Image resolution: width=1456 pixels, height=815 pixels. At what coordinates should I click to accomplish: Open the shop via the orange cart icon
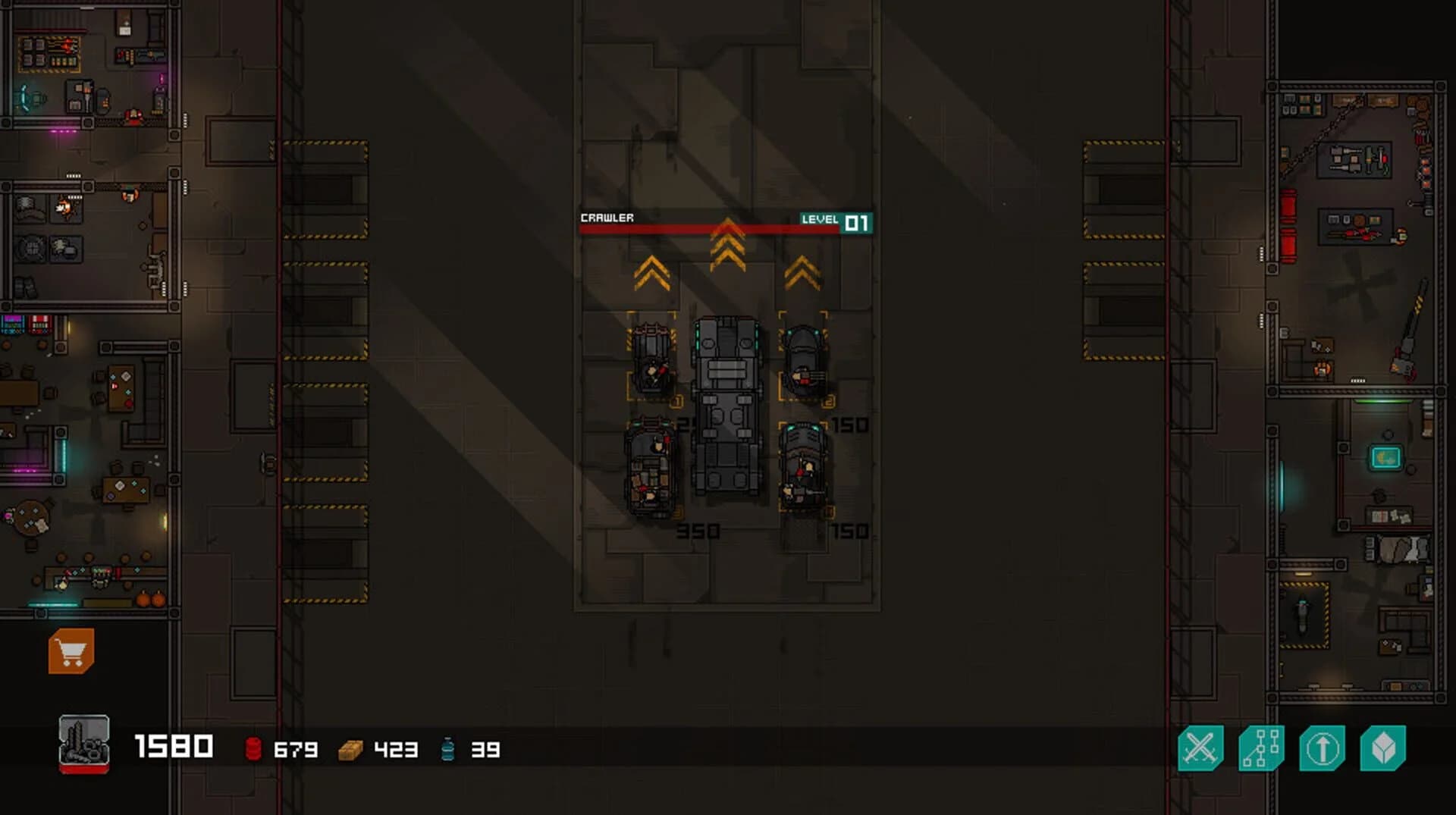(72, 650)
